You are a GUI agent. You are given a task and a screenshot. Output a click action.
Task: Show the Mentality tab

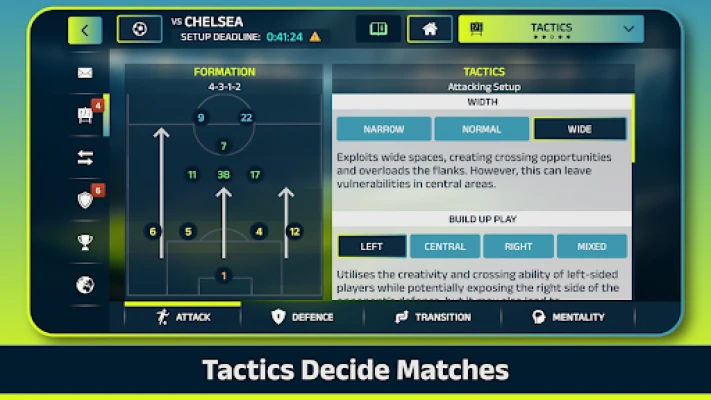click(568, 317)
